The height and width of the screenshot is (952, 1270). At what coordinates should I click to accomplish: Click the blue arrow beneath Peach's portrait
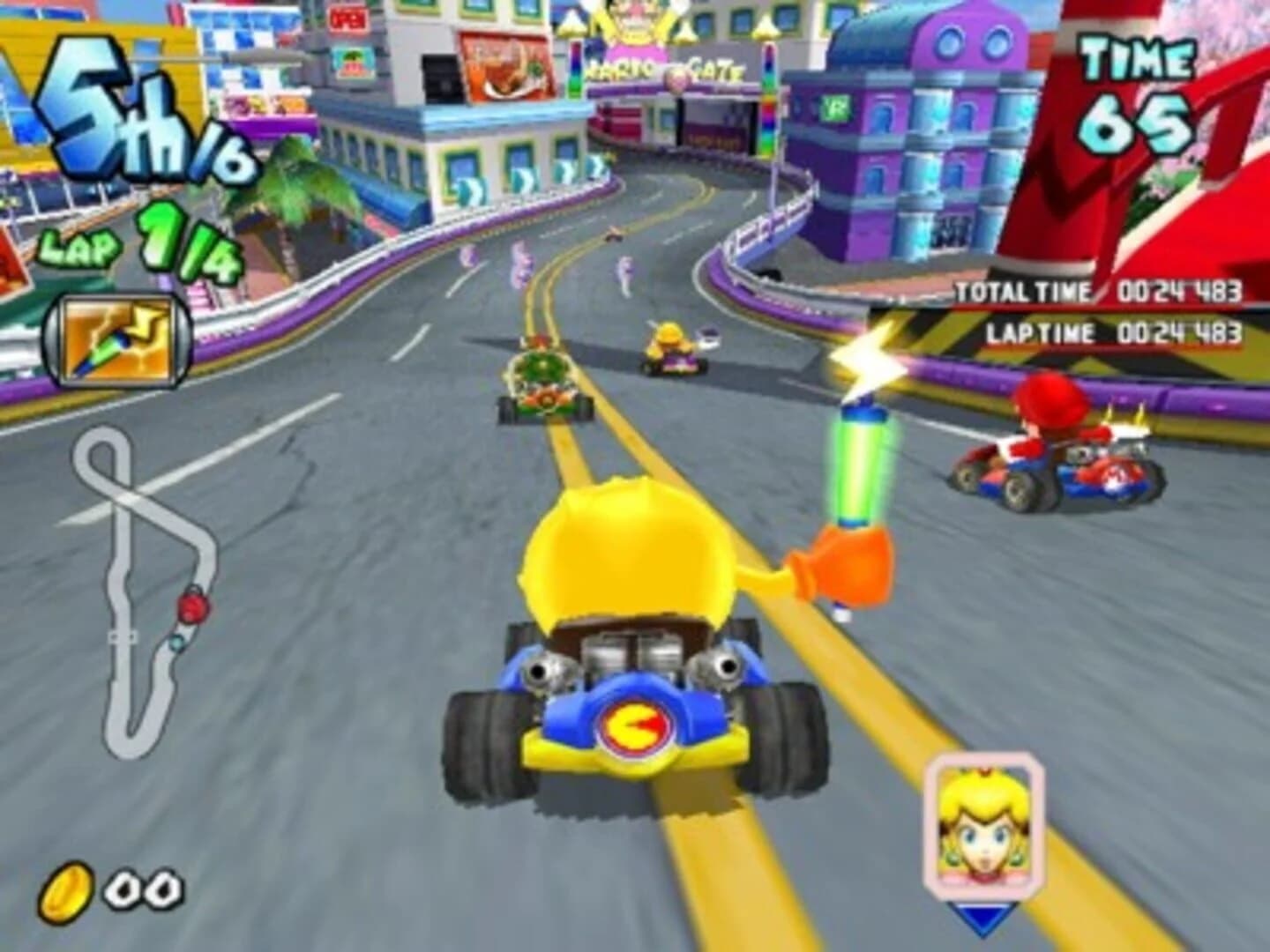tap(982, 919)
